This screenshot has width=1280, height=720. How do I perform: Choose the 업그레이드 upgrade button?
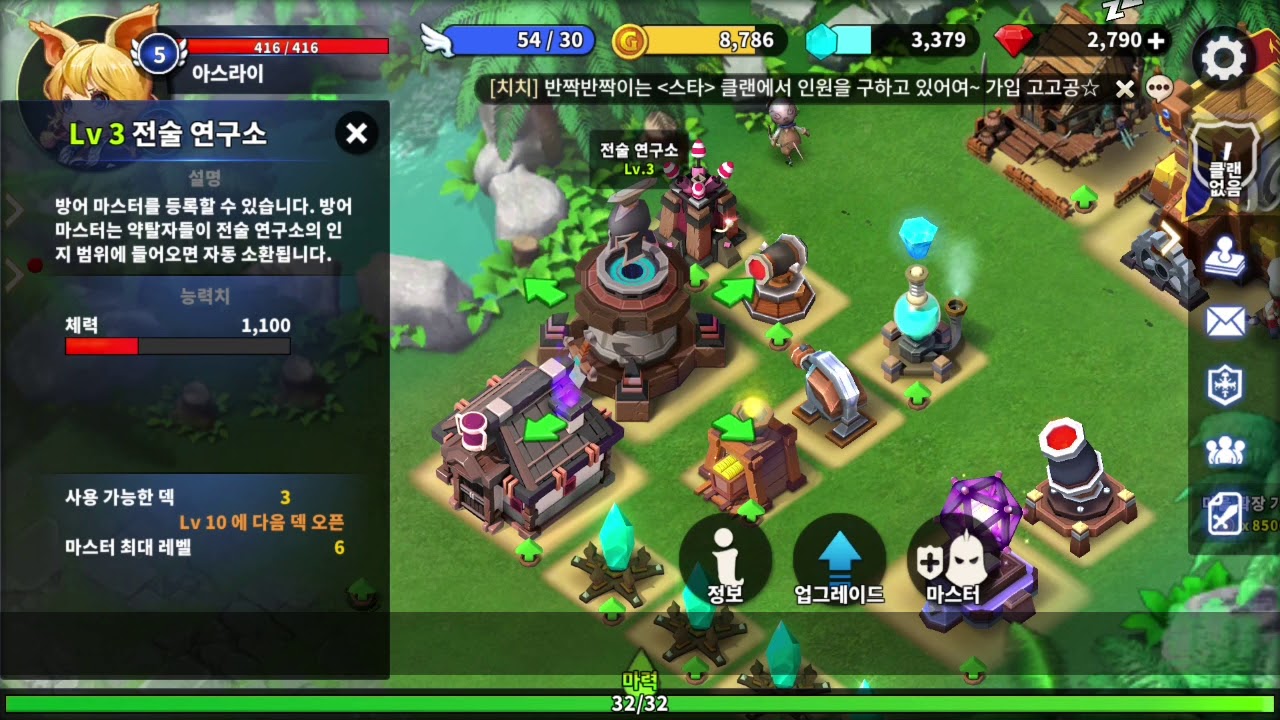click(x=839, y=562)
